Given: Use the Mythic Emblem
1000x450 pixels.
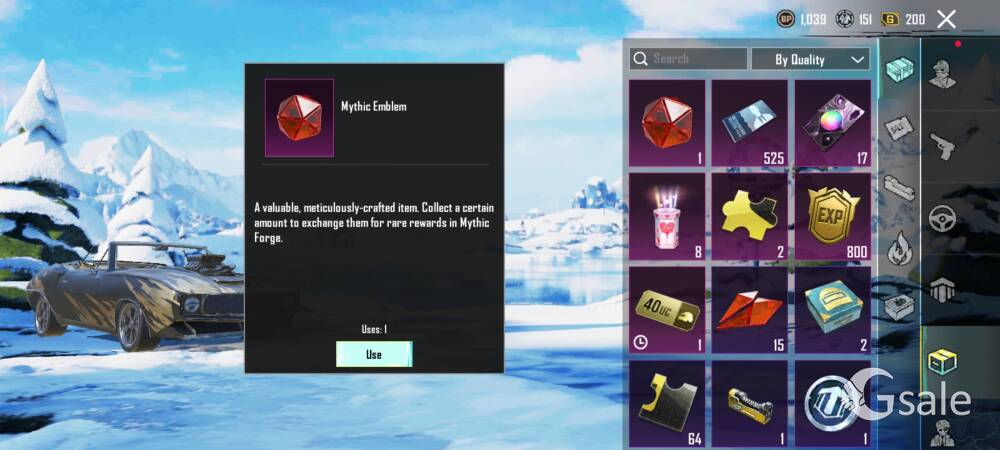Looking at the screenshot, I should click(374, 354).
